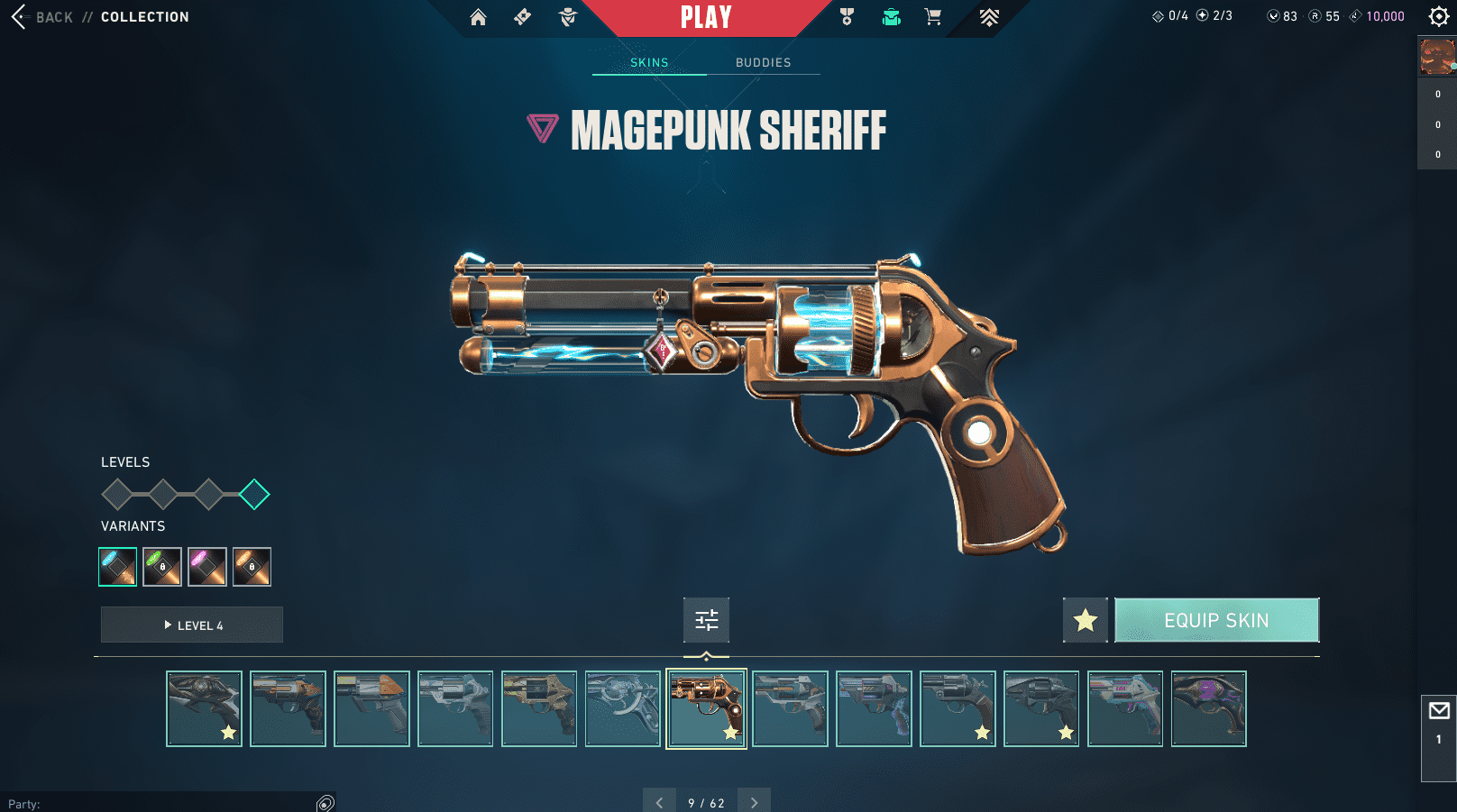Select the highlighted fourth level diamond
Viewport: 1457px width, 812px height.
coord(254,494)
